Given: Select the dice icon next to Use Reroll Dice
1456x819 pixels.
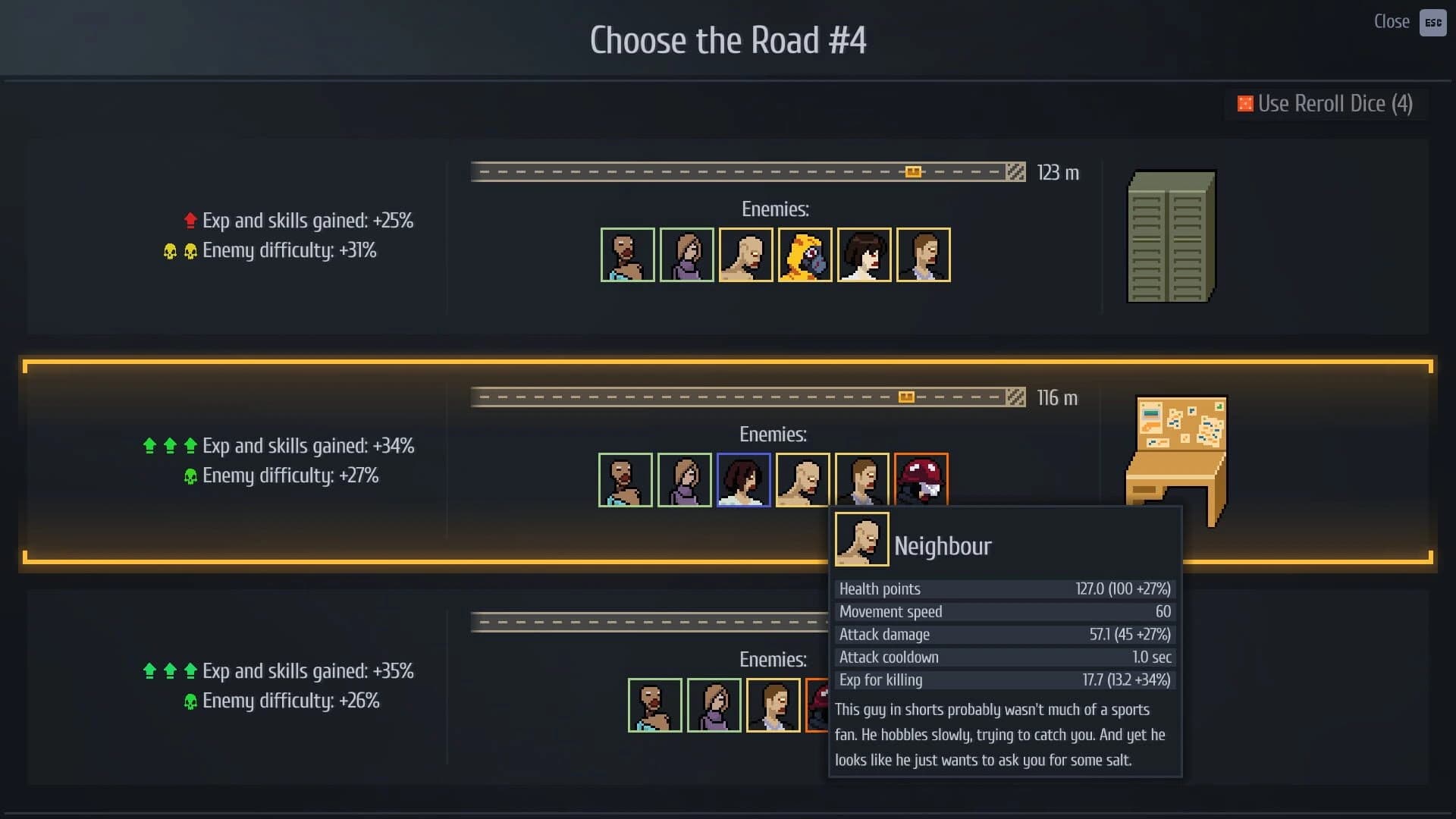Looking at the screenshot, I should 1245,104.
